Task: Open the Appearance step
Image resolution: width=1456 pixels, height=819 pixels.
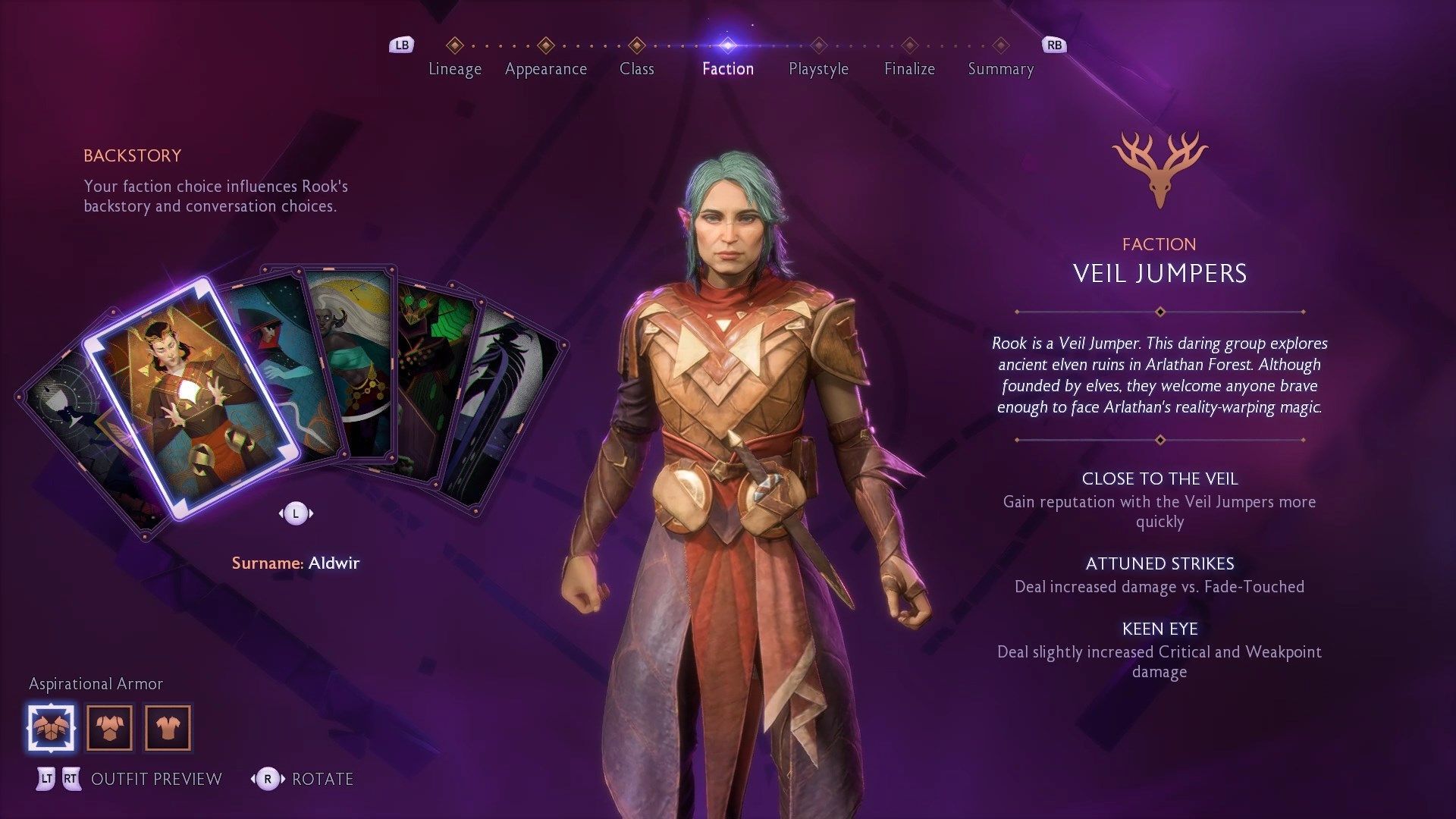Action: click(x=545, y=68)
